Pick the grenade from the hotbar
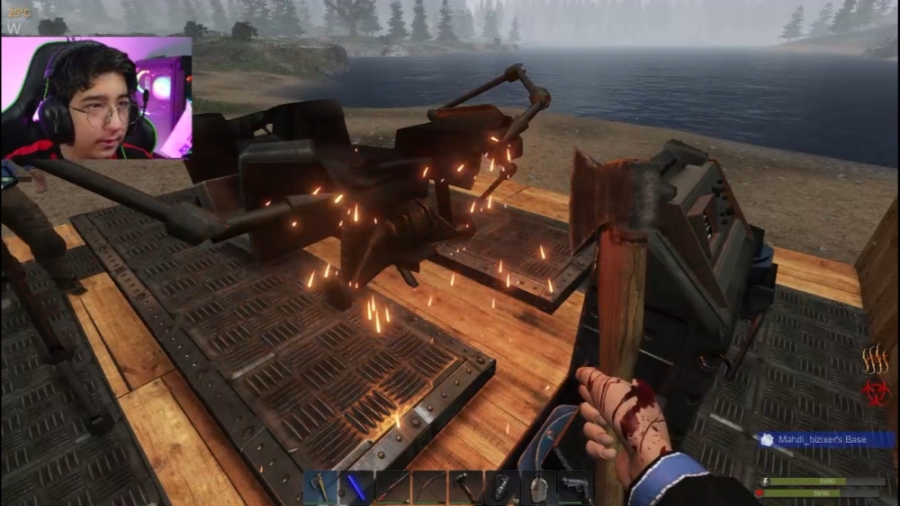900x506 pixels. coord(501,487)
